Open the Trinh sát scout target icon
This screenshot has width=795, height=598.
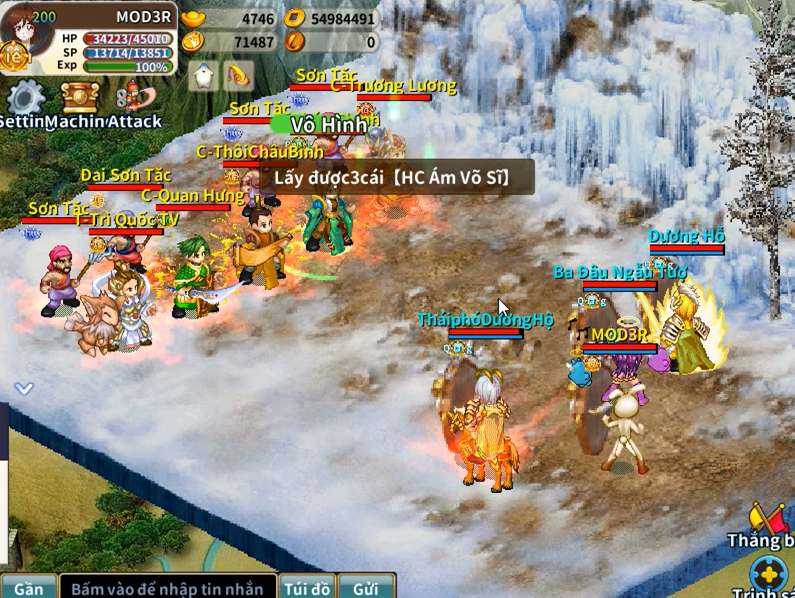[769, 575]
